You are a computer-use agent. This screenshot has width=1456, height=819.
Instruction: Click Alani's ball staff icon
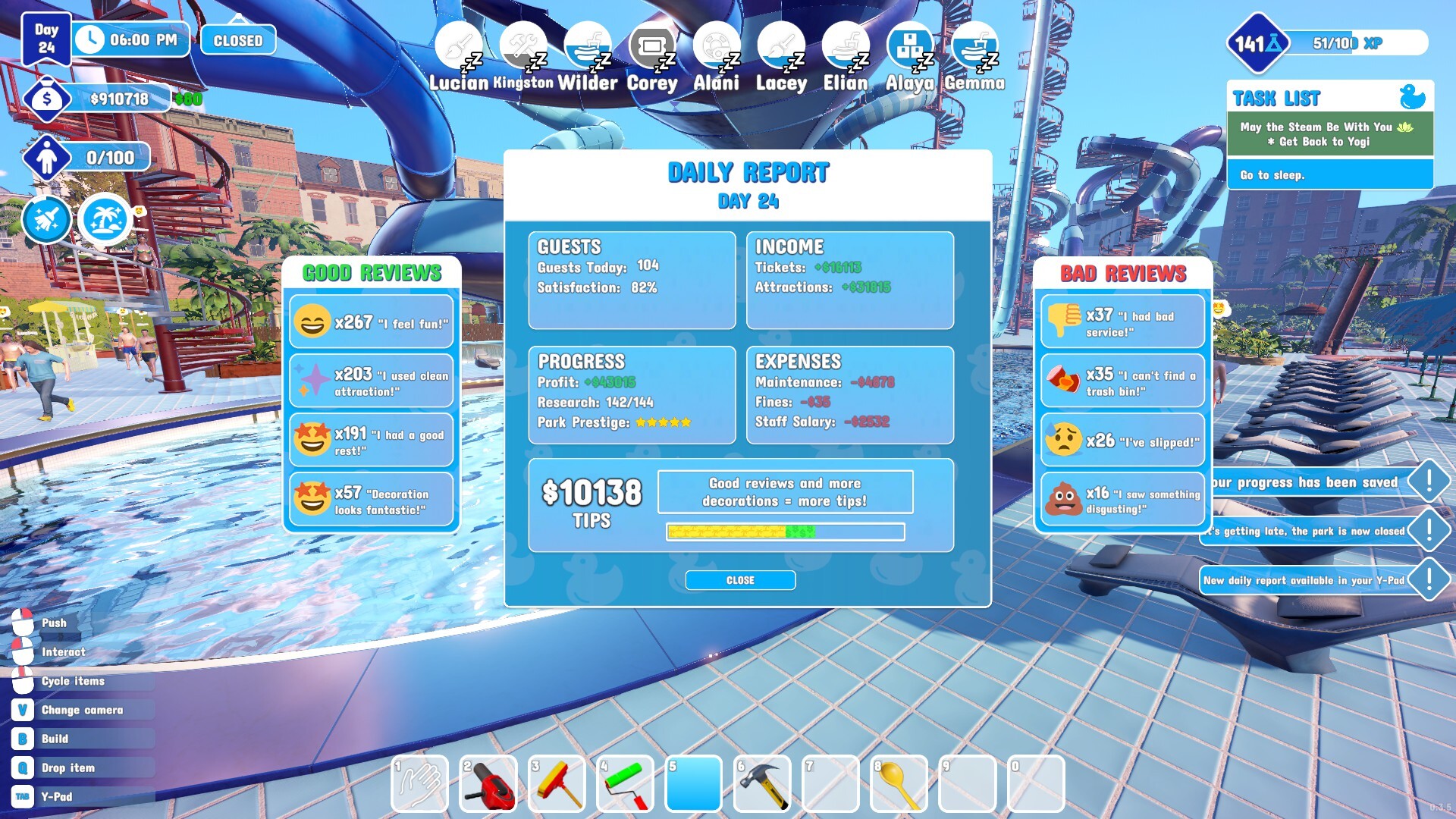click(x=716, y=45)
